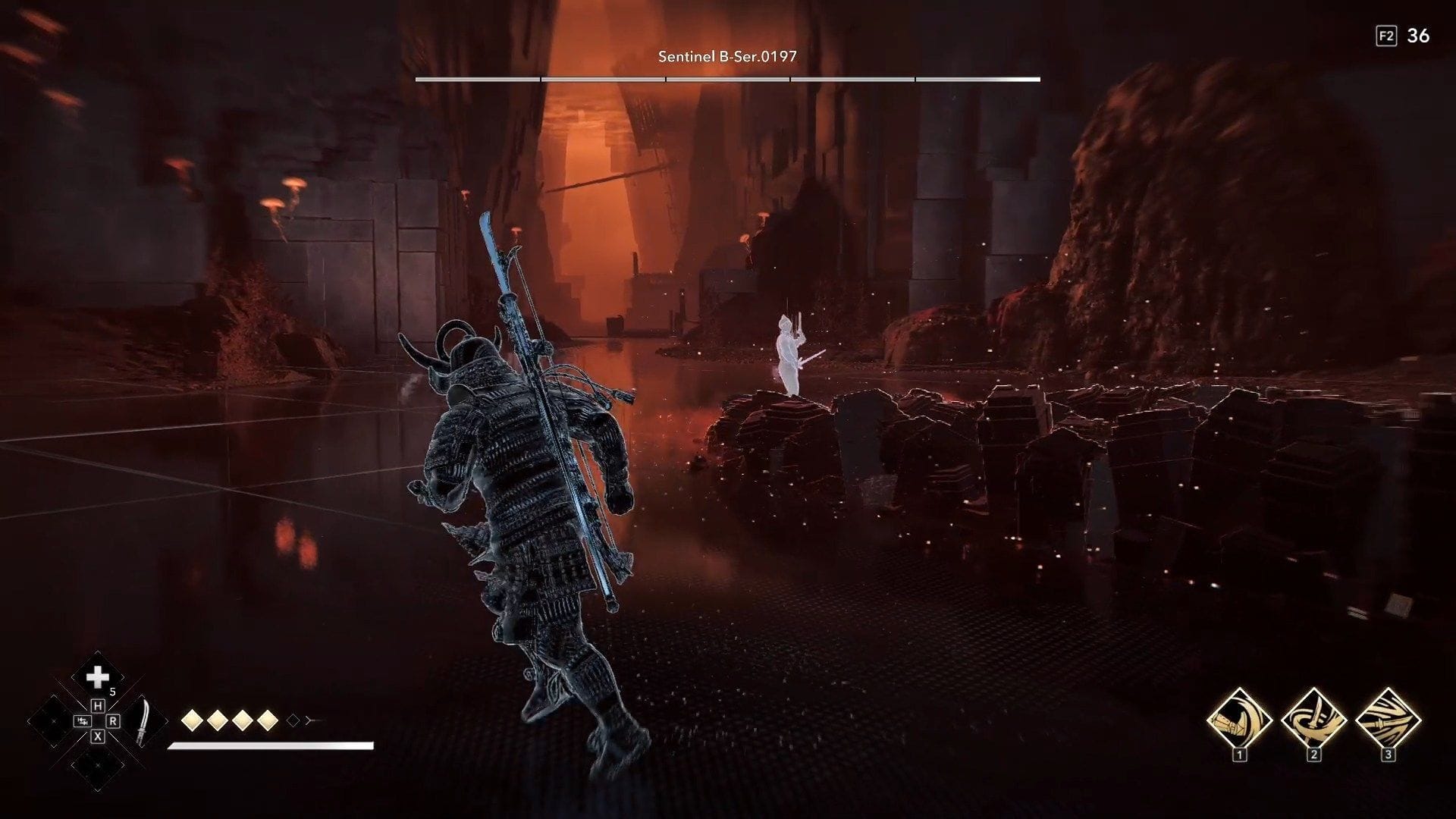Click the first filled gold diamond resource pip

pos(192,720)
